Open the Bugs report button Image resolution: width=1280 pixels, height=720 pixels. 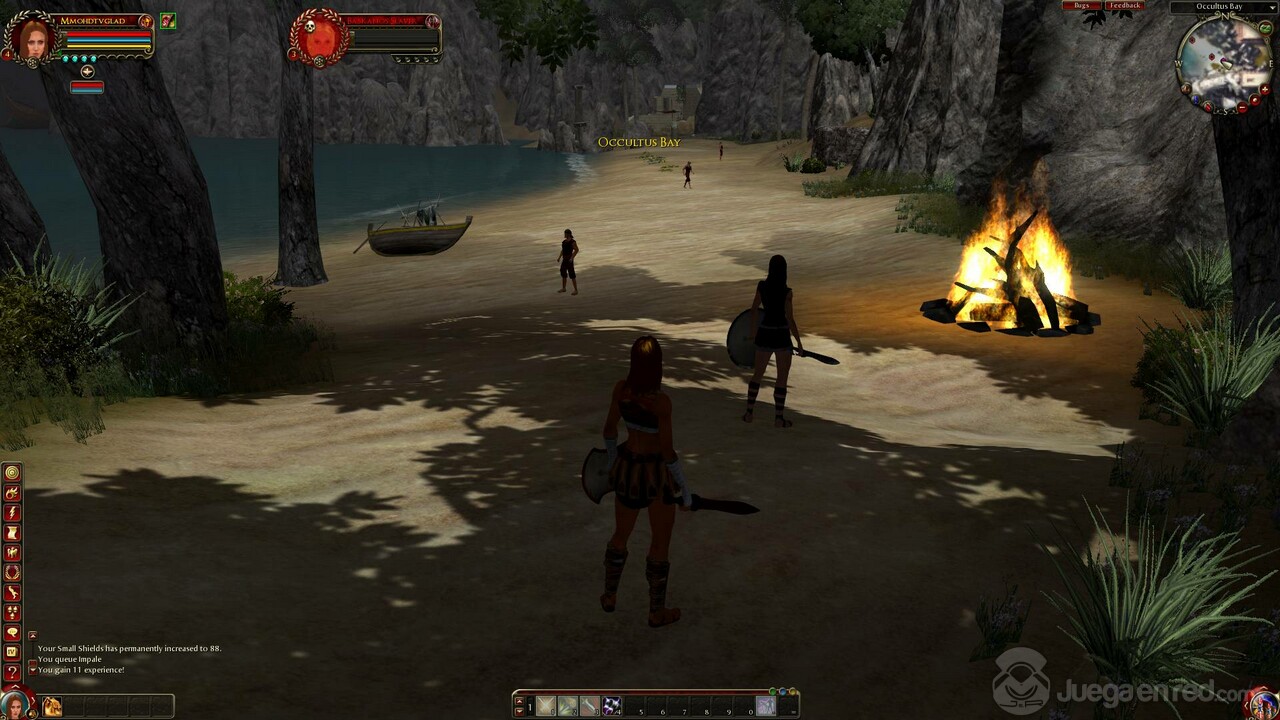(1081, 6)
